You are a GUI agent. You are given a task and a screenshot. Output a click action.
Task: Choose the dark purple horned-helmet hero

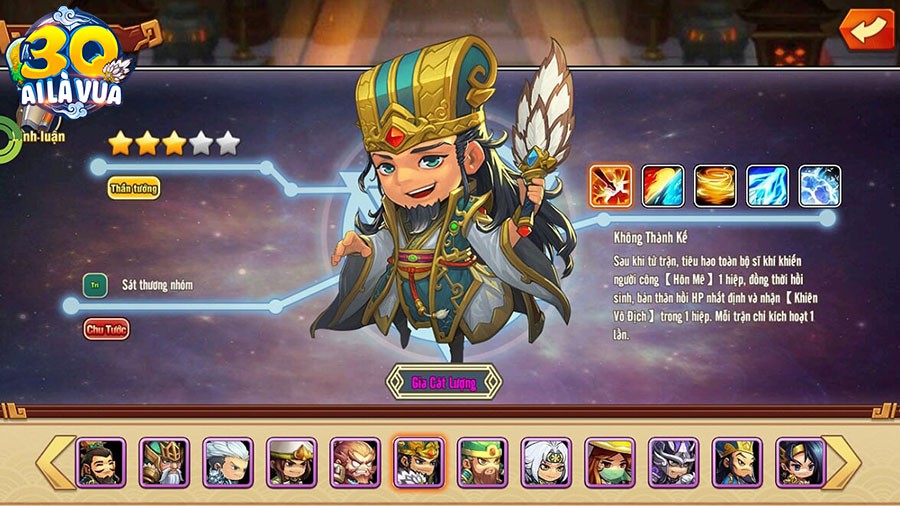pos(673,462)
